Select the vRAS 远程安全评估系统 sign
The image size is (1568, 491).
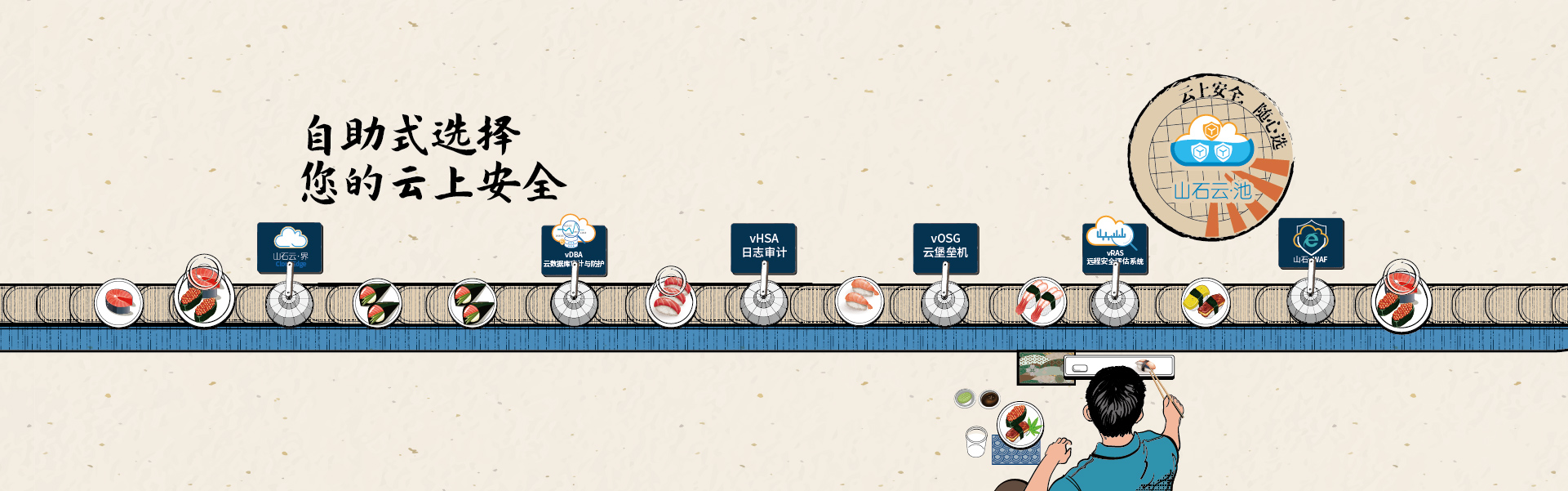(1115, 247)
